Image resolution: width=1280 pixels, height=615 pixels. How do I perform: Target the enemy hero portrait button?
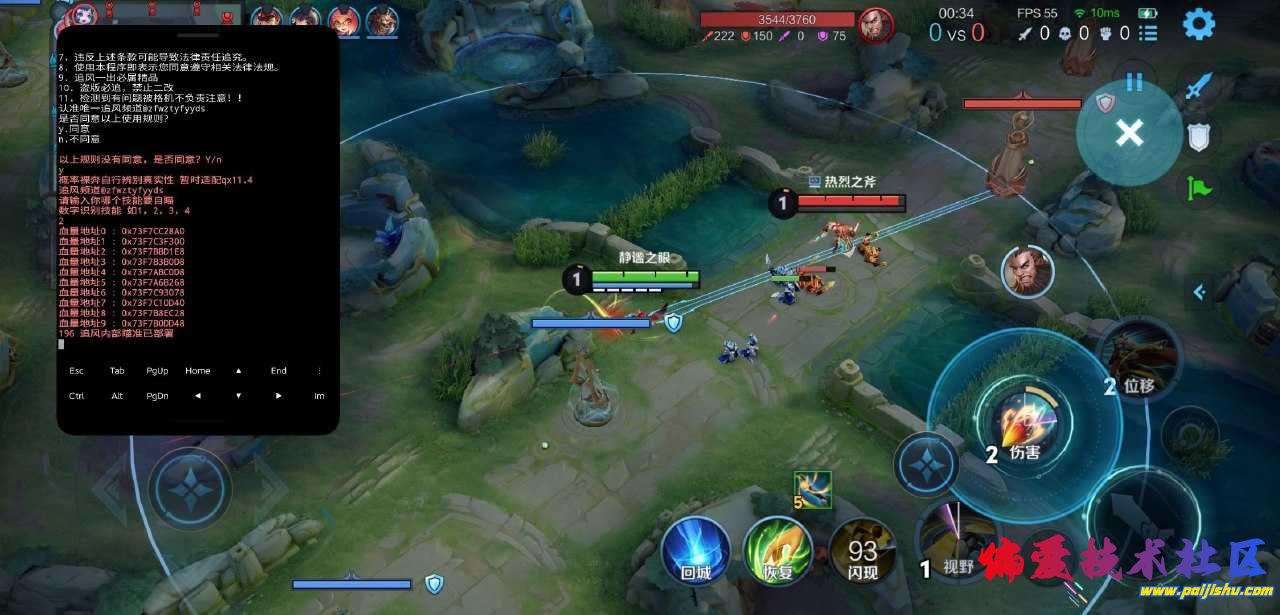(x=1027, y=271)
